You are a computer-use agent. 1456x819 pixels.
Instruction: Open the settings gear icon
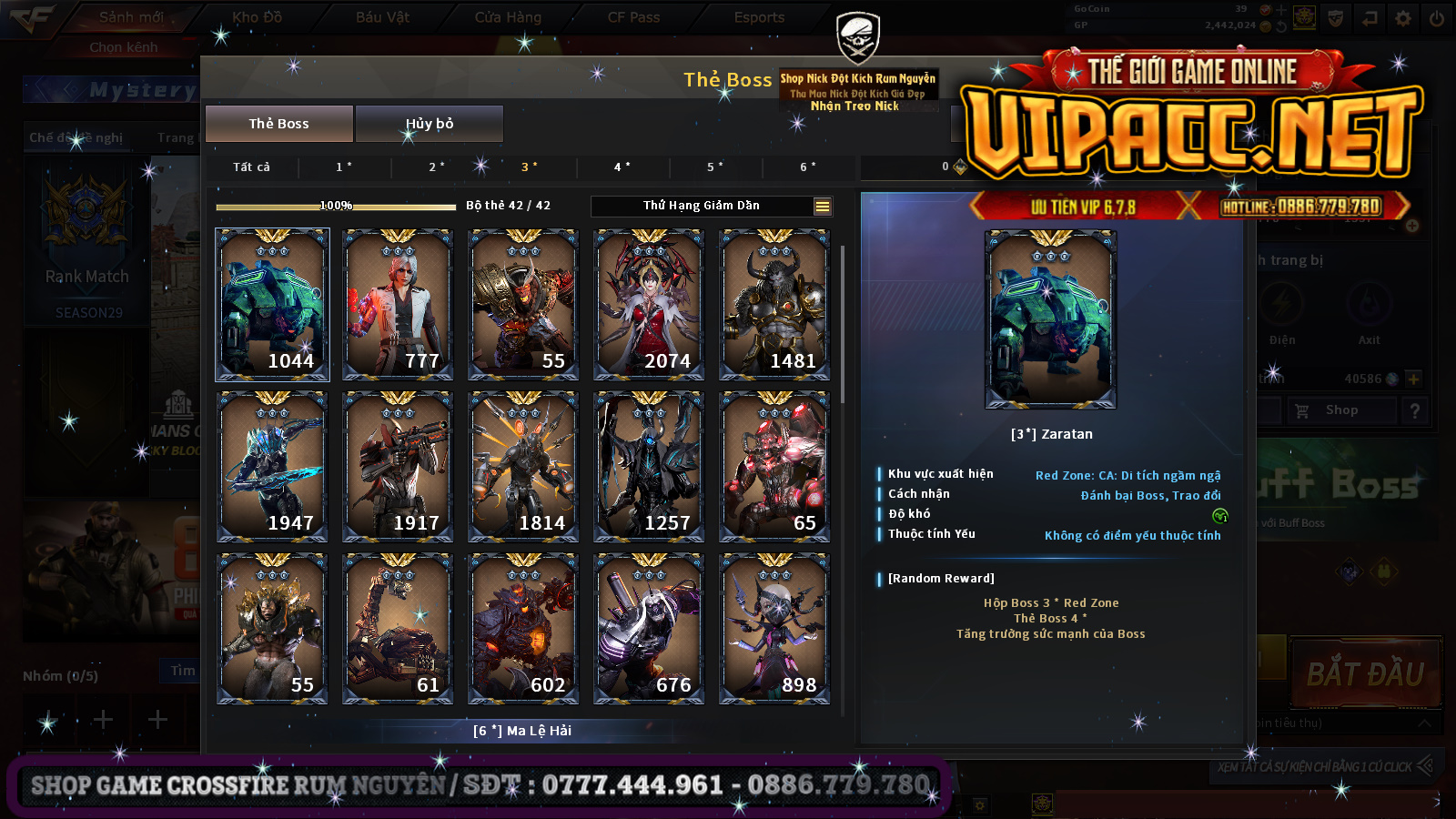pos(1403,17)
